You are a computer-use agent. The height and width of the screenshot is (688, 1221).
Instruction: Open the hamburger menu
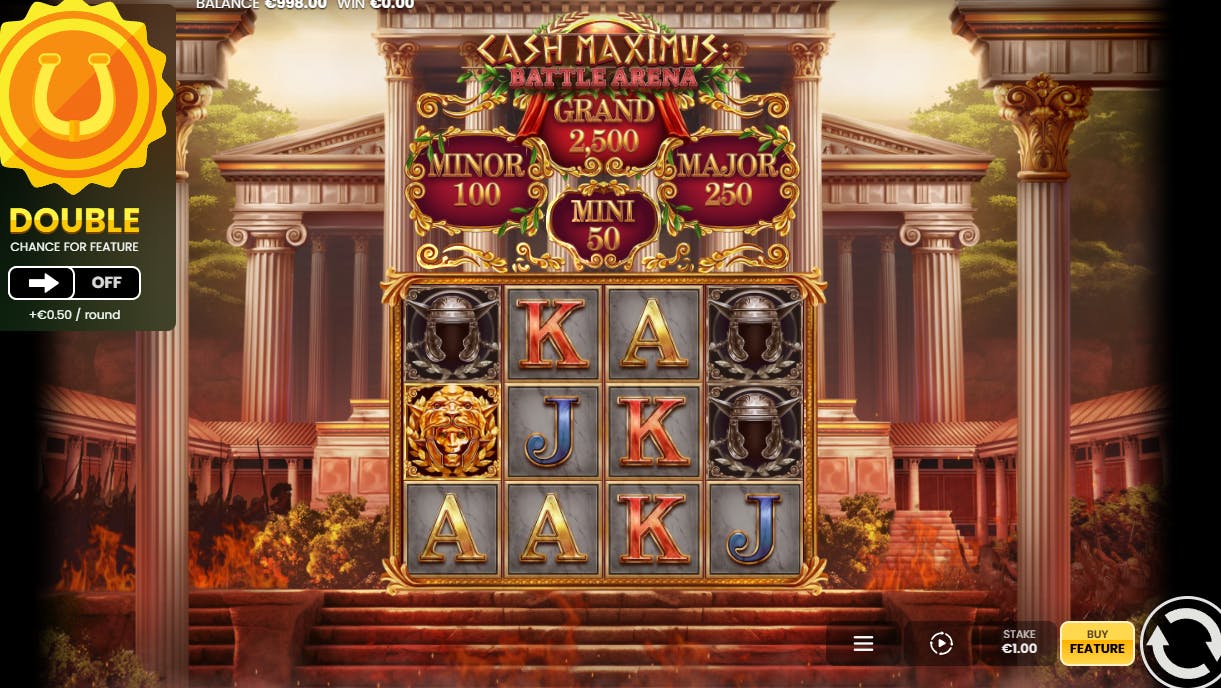[864, 644]
